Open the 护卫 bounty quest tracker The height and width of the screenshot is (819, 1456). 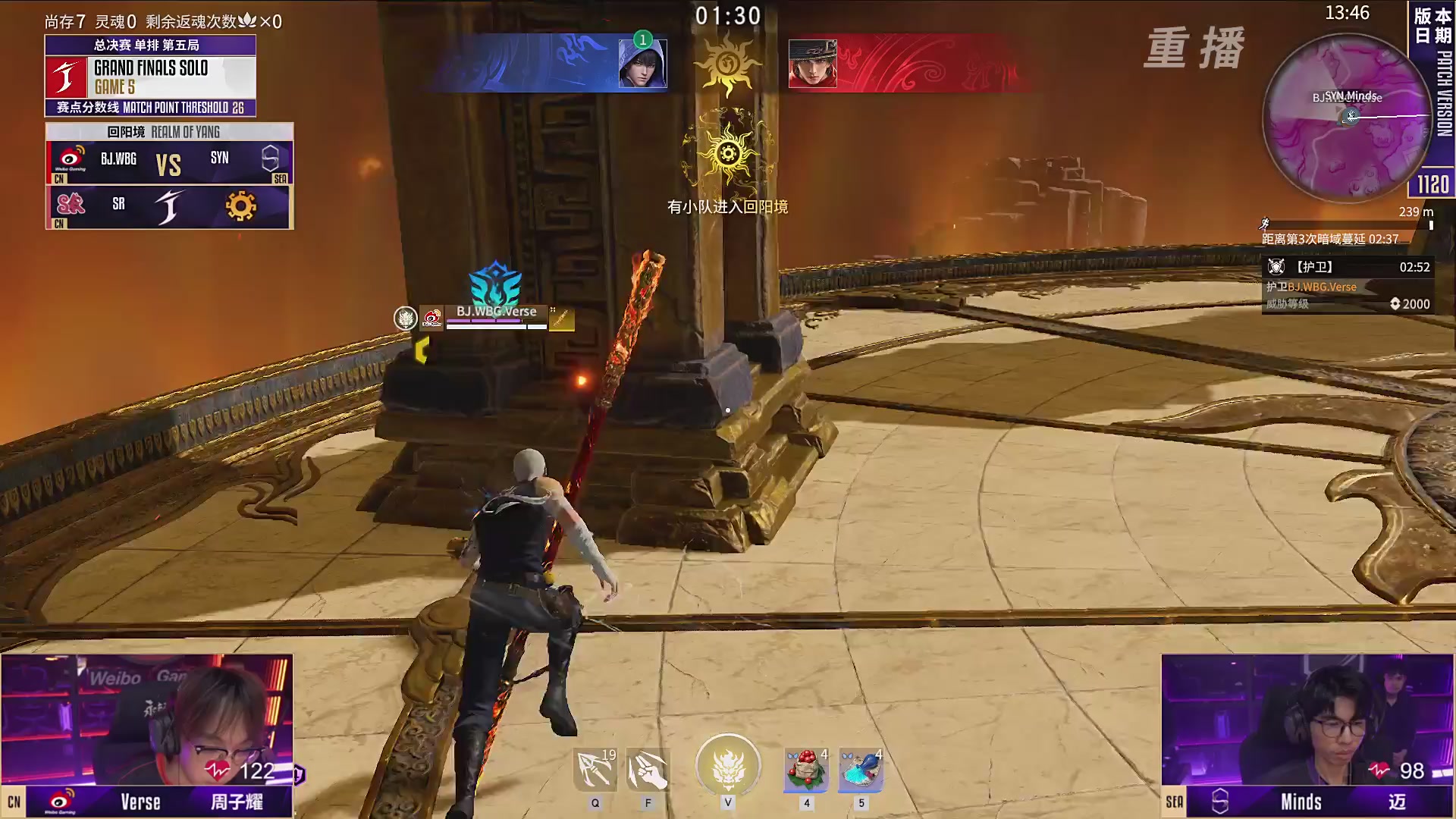[x=1347, y=285]
